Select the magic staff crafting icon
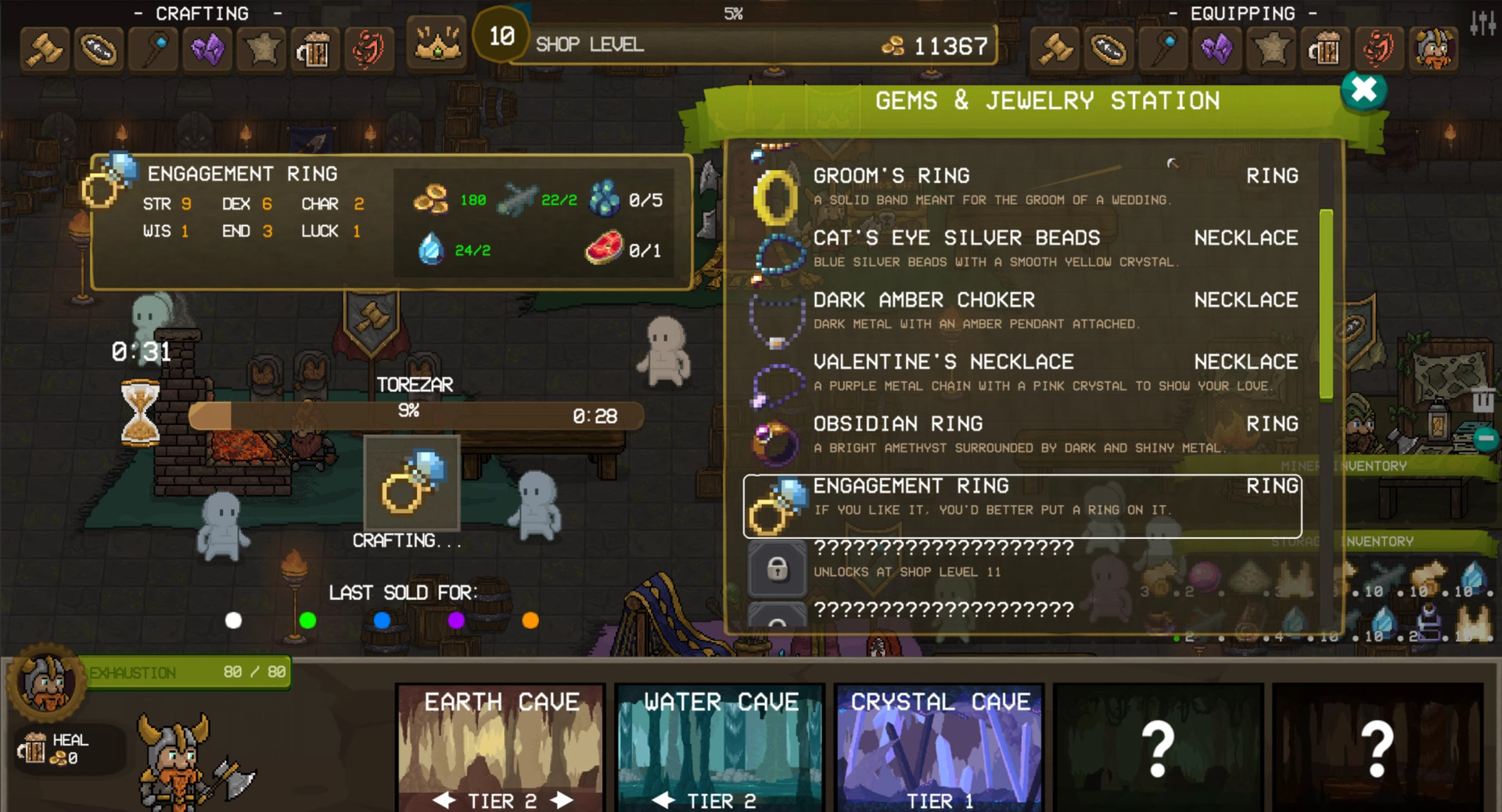Image resolution: width=1502 pixels, height=812 pixels. (x=154, y=49)
